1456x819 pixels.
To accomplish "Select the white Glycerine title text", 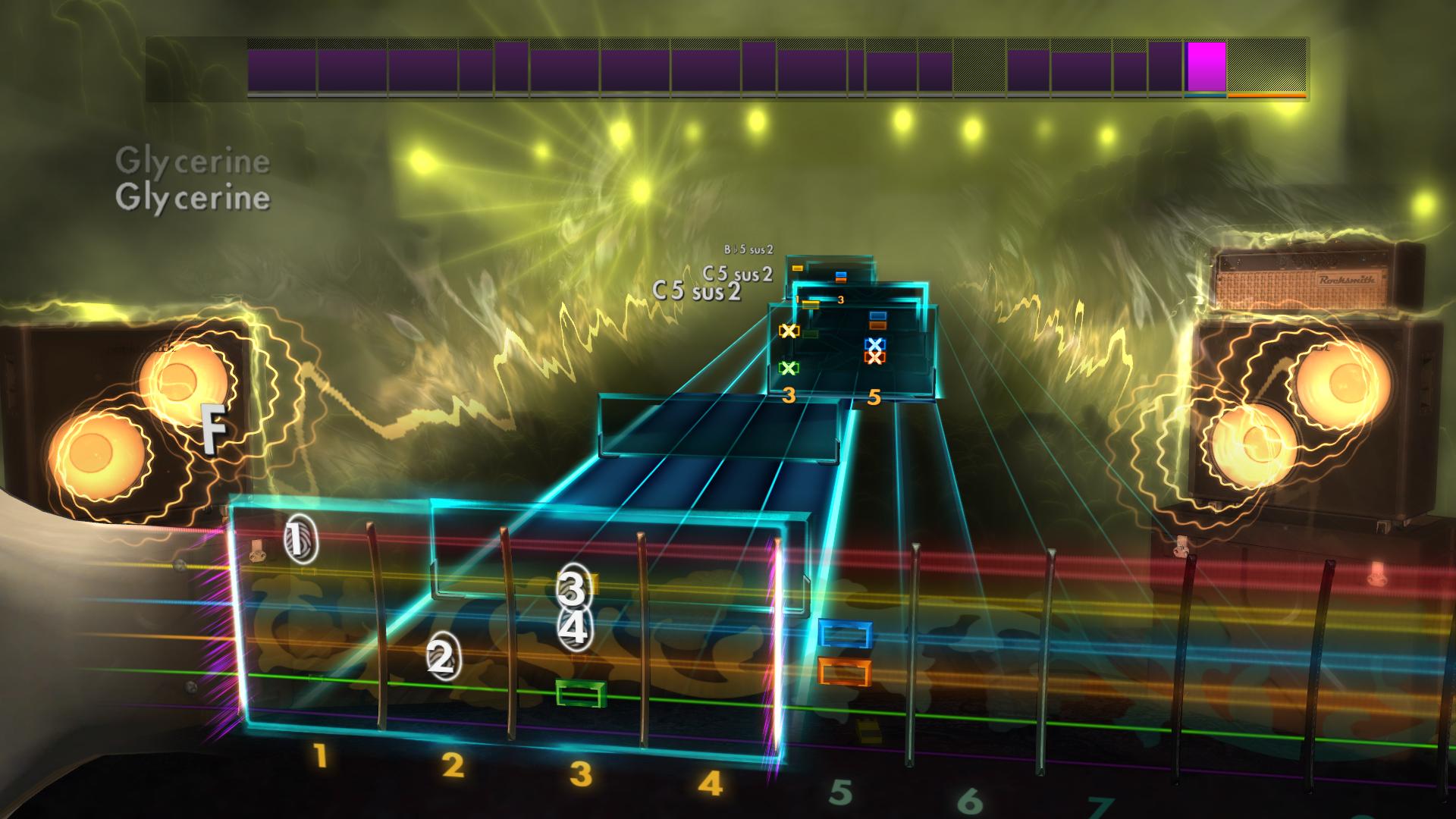I will click(193, 199).
